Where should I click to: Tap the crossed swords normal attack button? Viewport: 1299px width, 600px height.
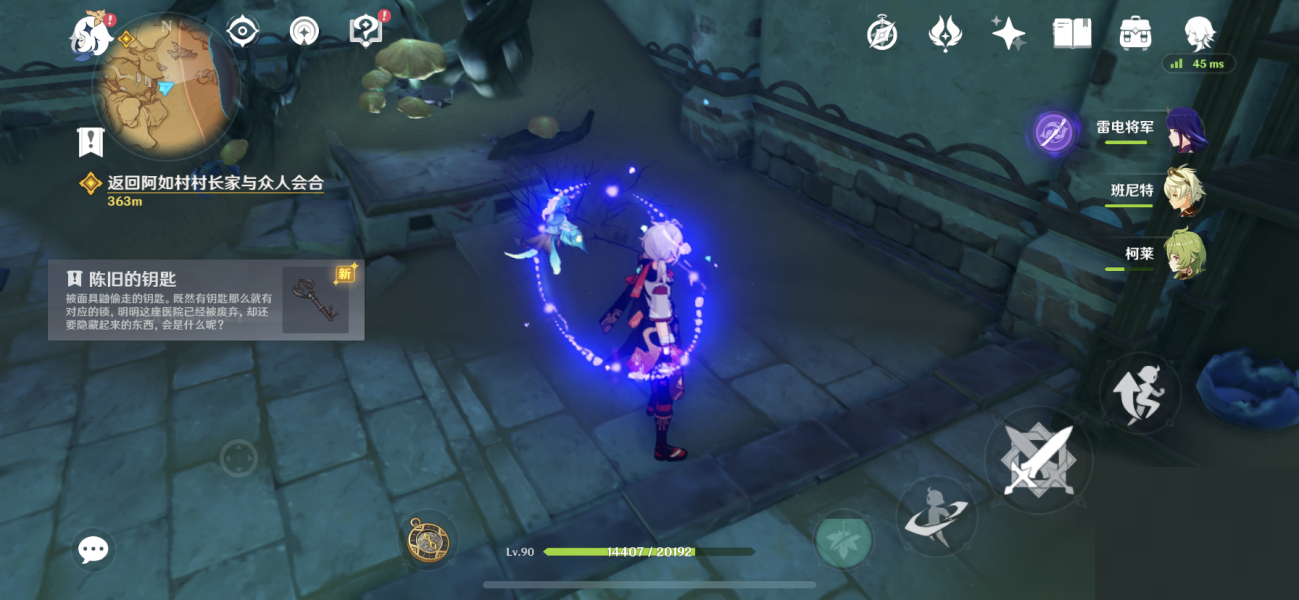tap(1038, 460)
